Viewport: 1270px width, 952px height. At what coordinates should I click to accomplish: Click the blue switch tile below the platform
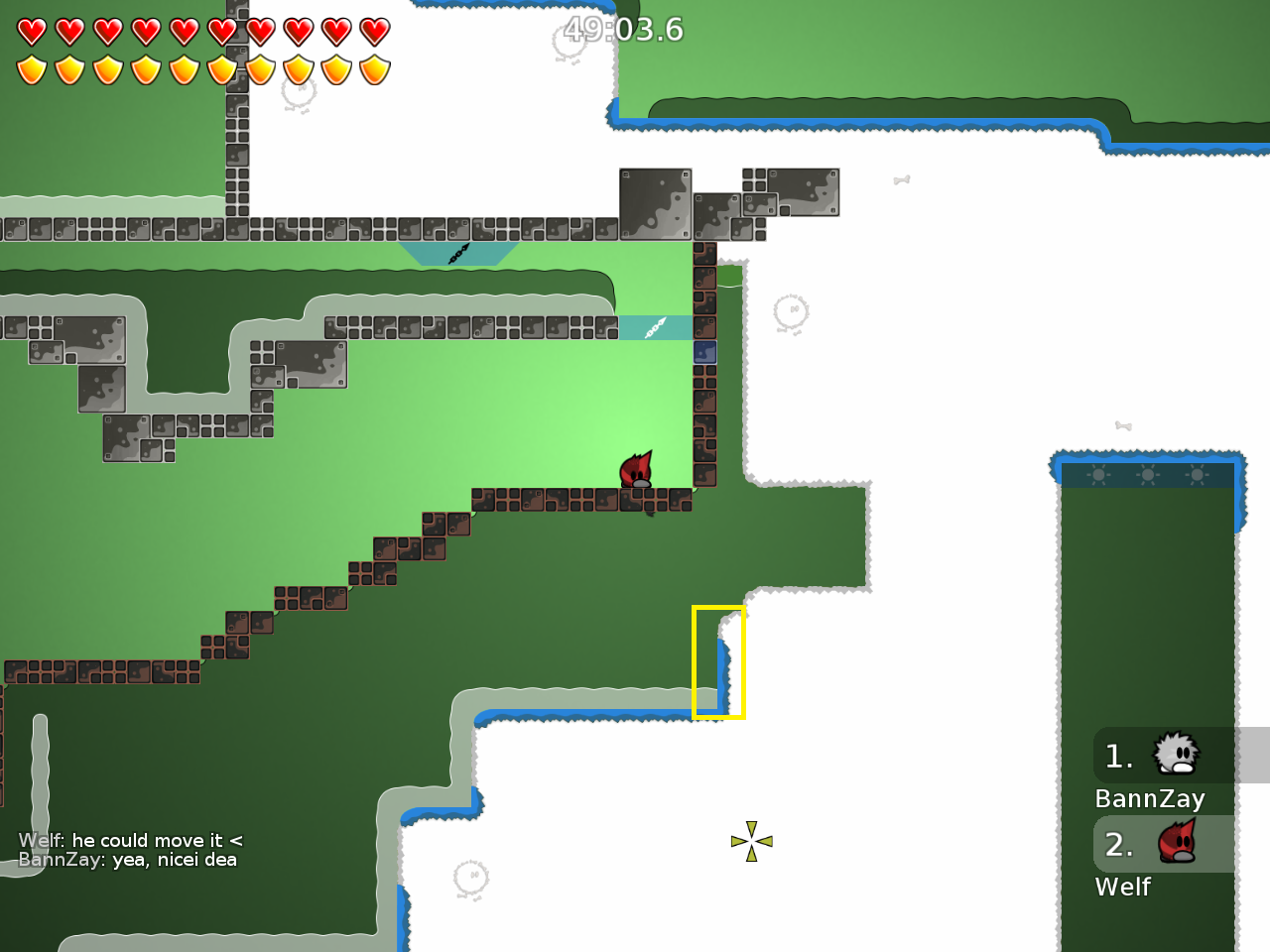click(704, 351)
